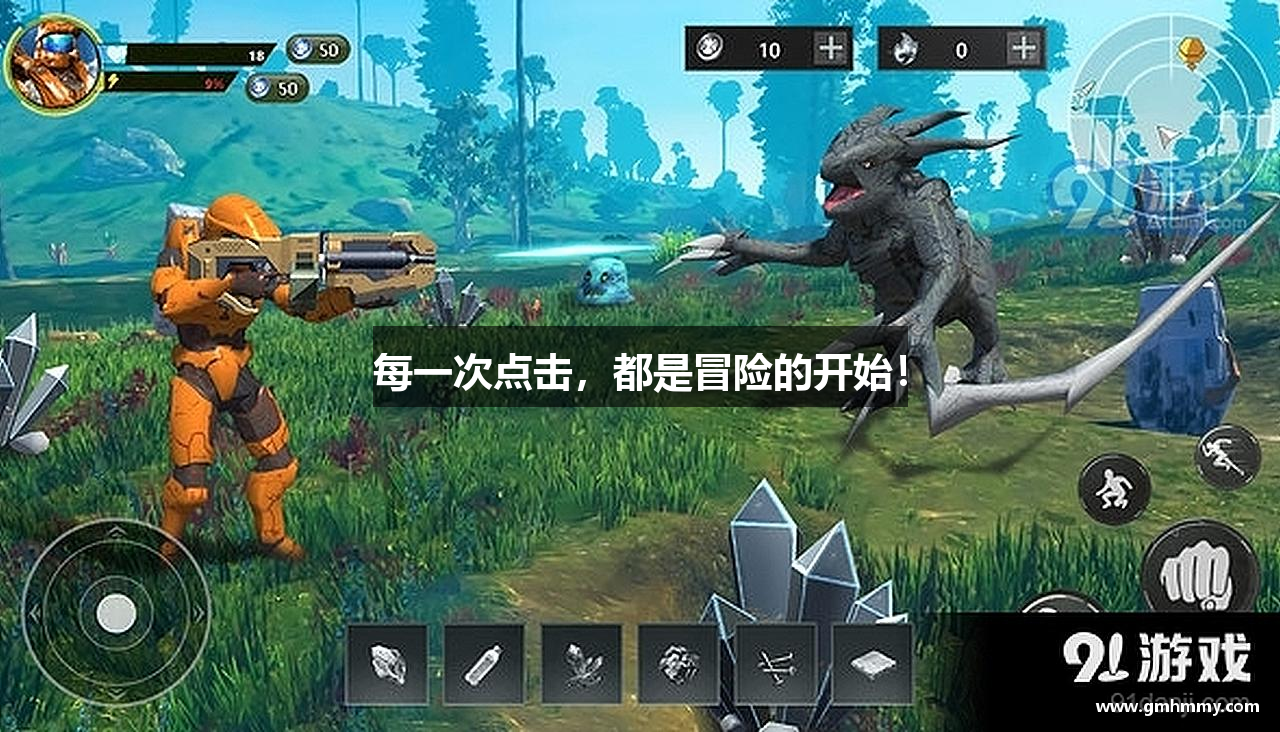The height and width of the screenshot is (732, 1280).
Task: Open the player avatar portrait top left
Action: coord(55,60)
